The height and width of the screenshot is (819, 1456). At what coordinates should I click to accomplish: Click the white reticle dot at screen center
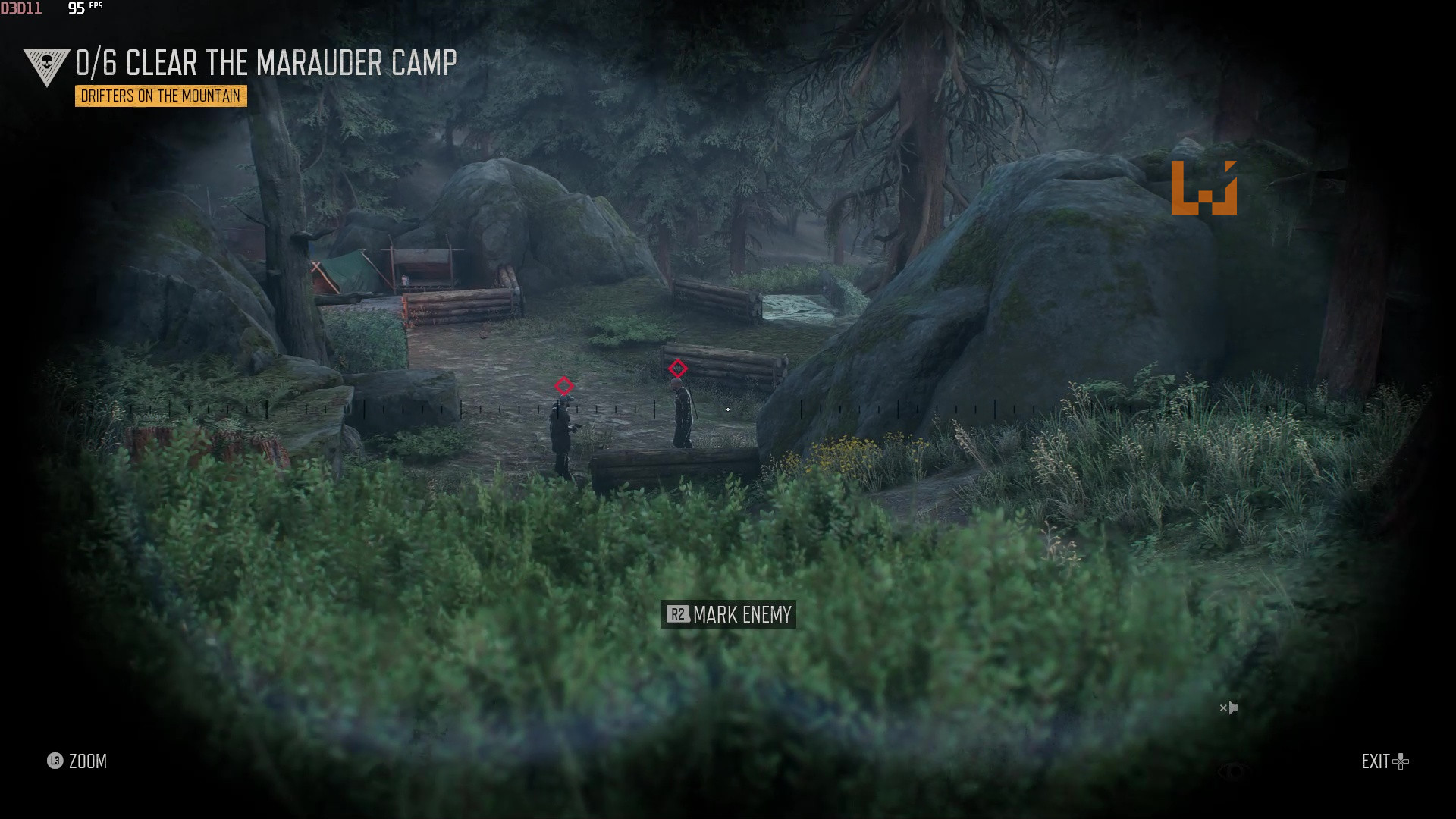click(x=727, y=409)
